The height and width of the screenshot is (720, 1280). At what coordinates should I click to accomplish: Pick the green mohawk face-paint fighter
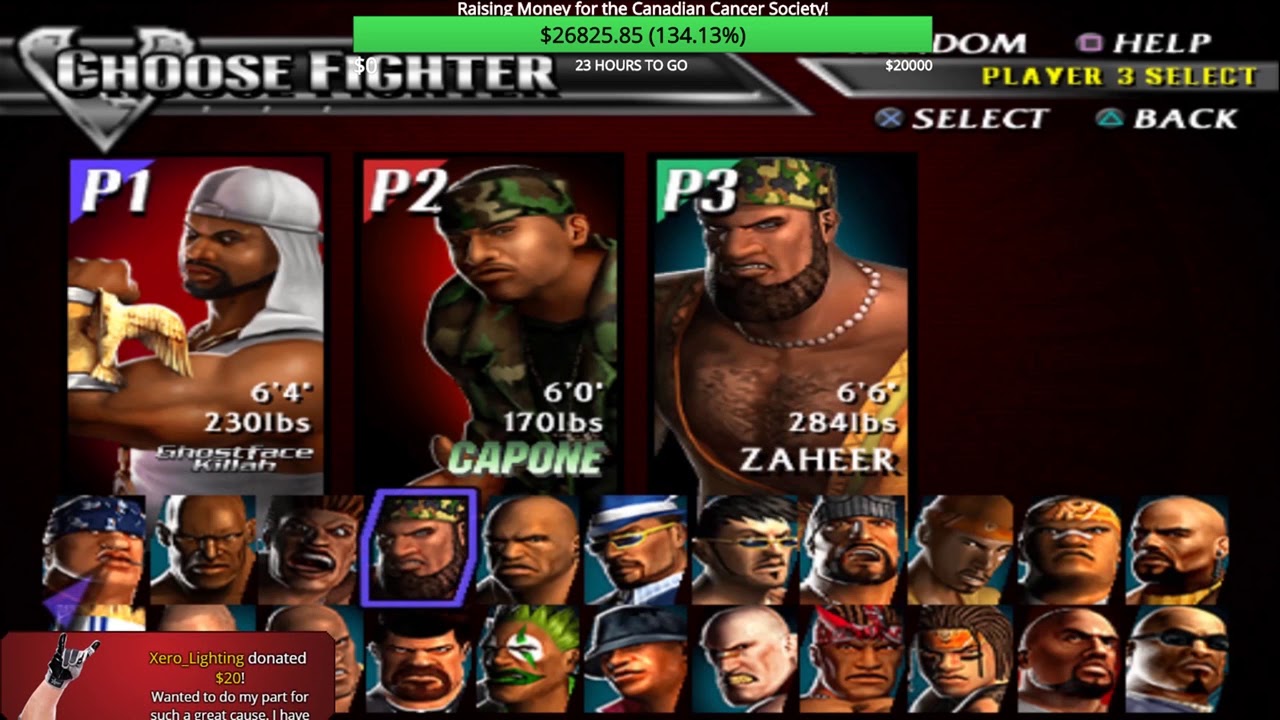coord(528,658)
